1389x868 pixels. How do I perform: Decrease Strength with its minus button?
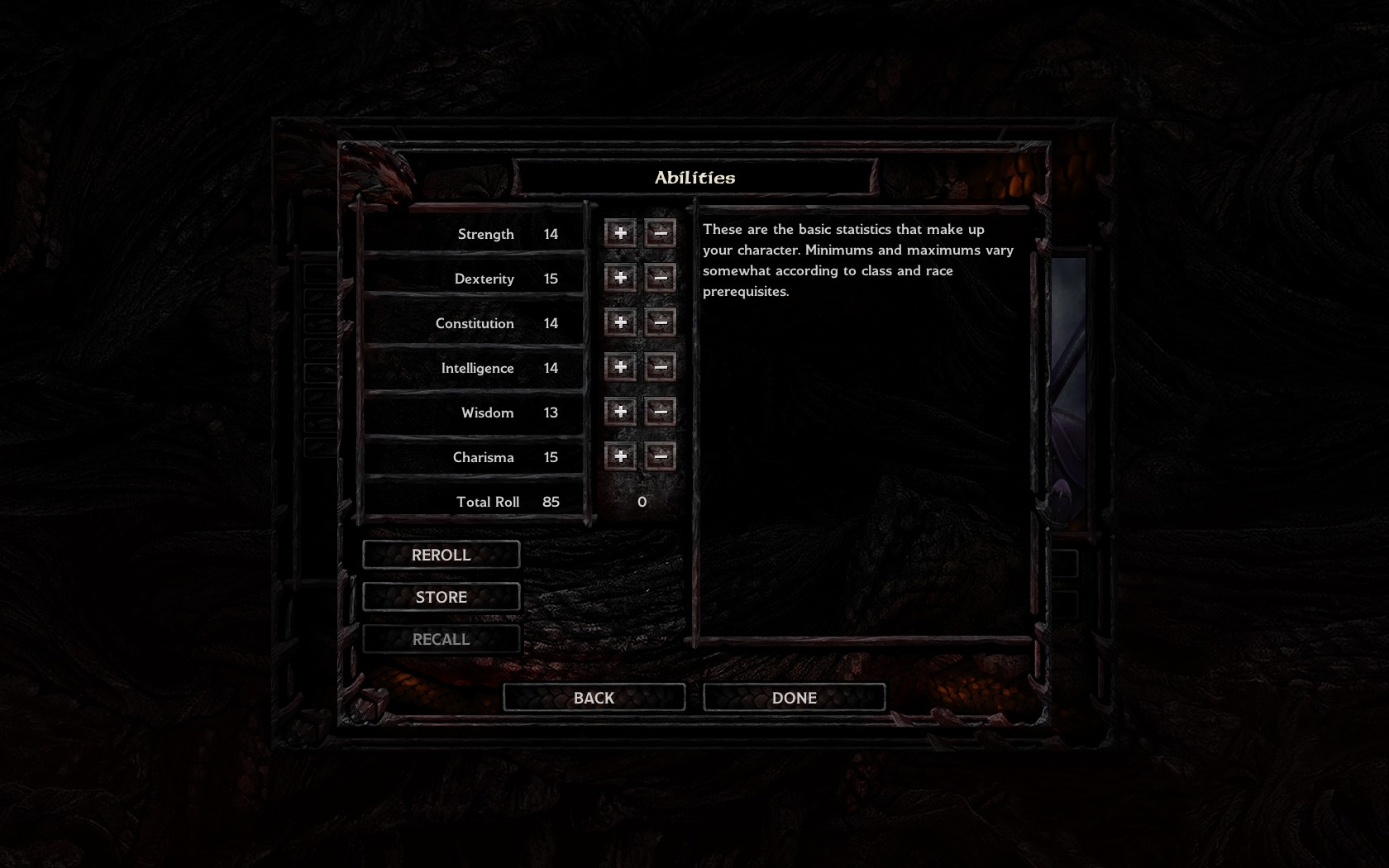660,234
